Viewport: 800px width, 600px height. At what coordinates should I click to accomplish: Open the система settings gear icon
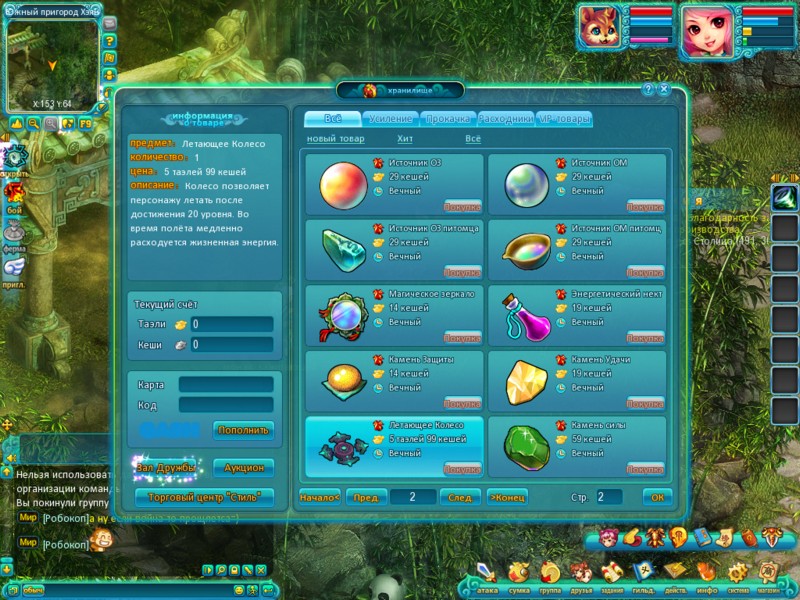click(738, 575)
